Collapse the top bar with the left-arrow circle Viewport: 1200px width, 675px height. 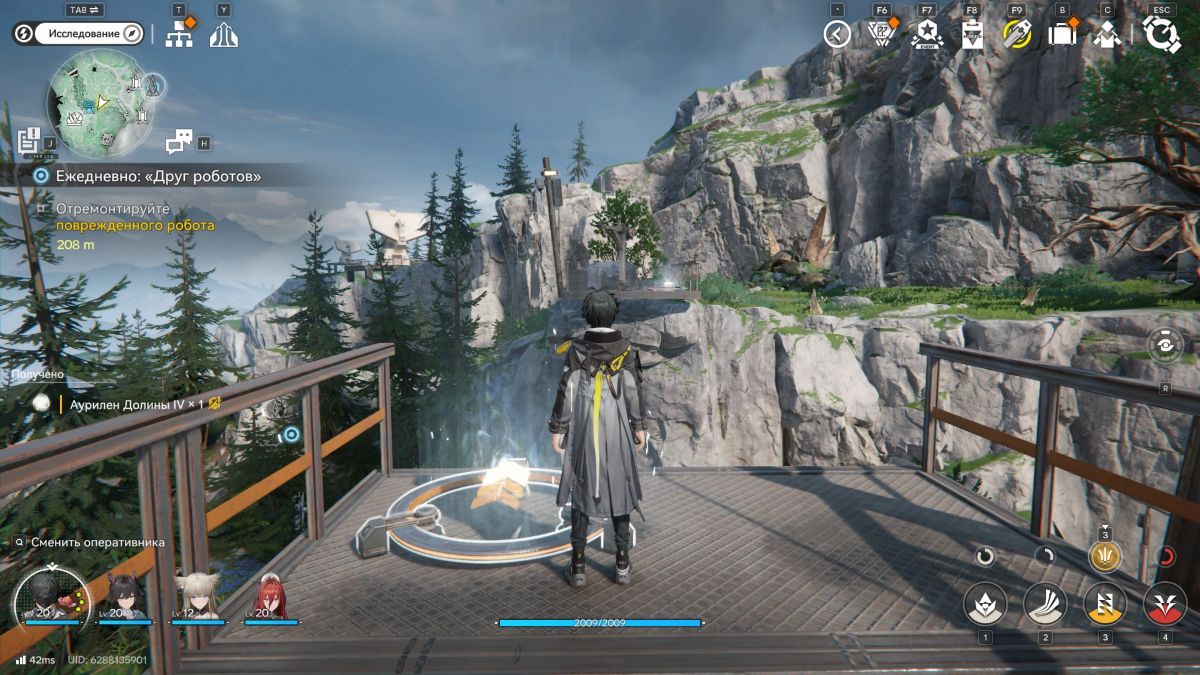[x=837, y=34]
